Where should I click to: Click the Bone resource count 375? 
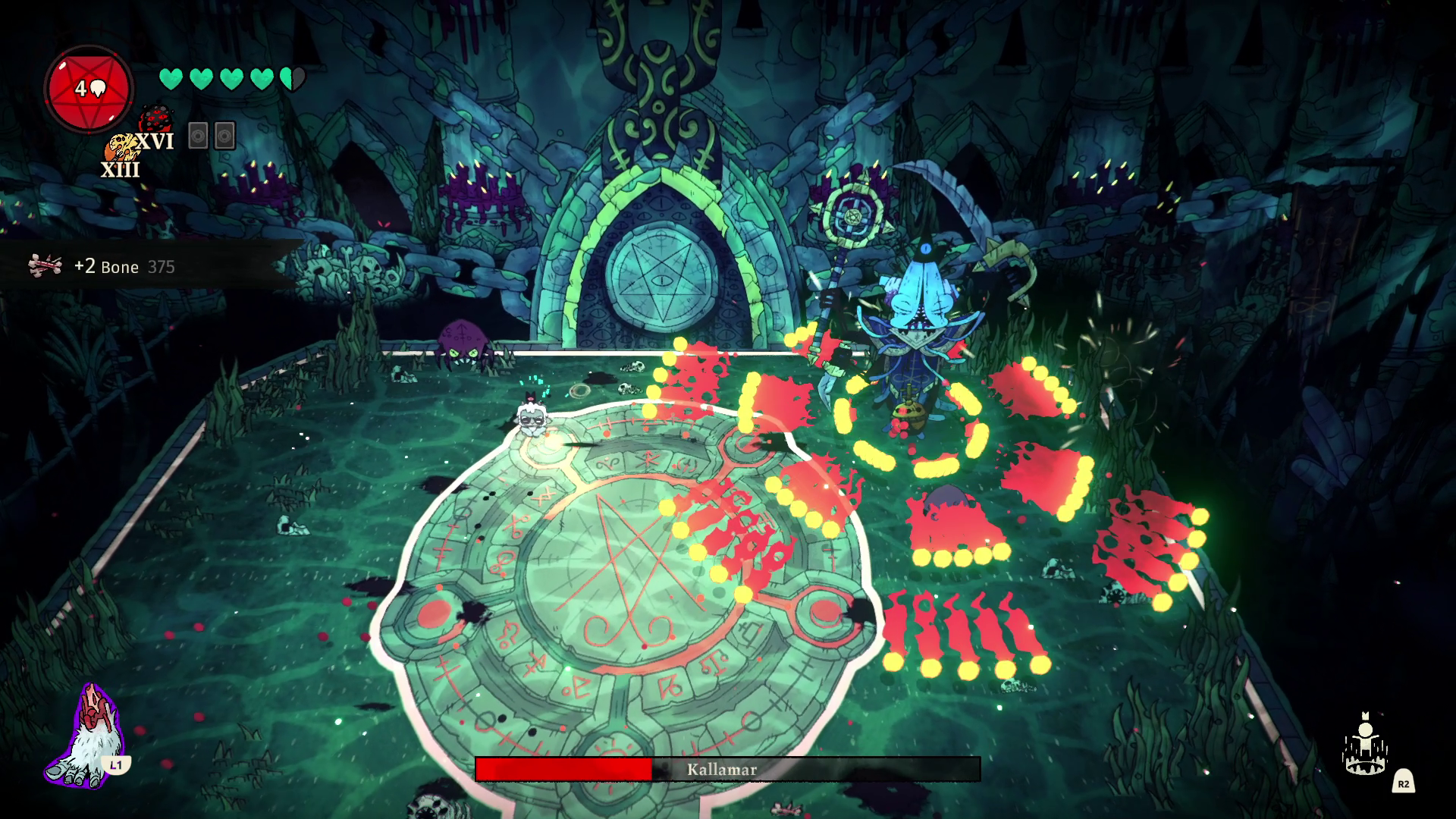[x=162, y=267]
